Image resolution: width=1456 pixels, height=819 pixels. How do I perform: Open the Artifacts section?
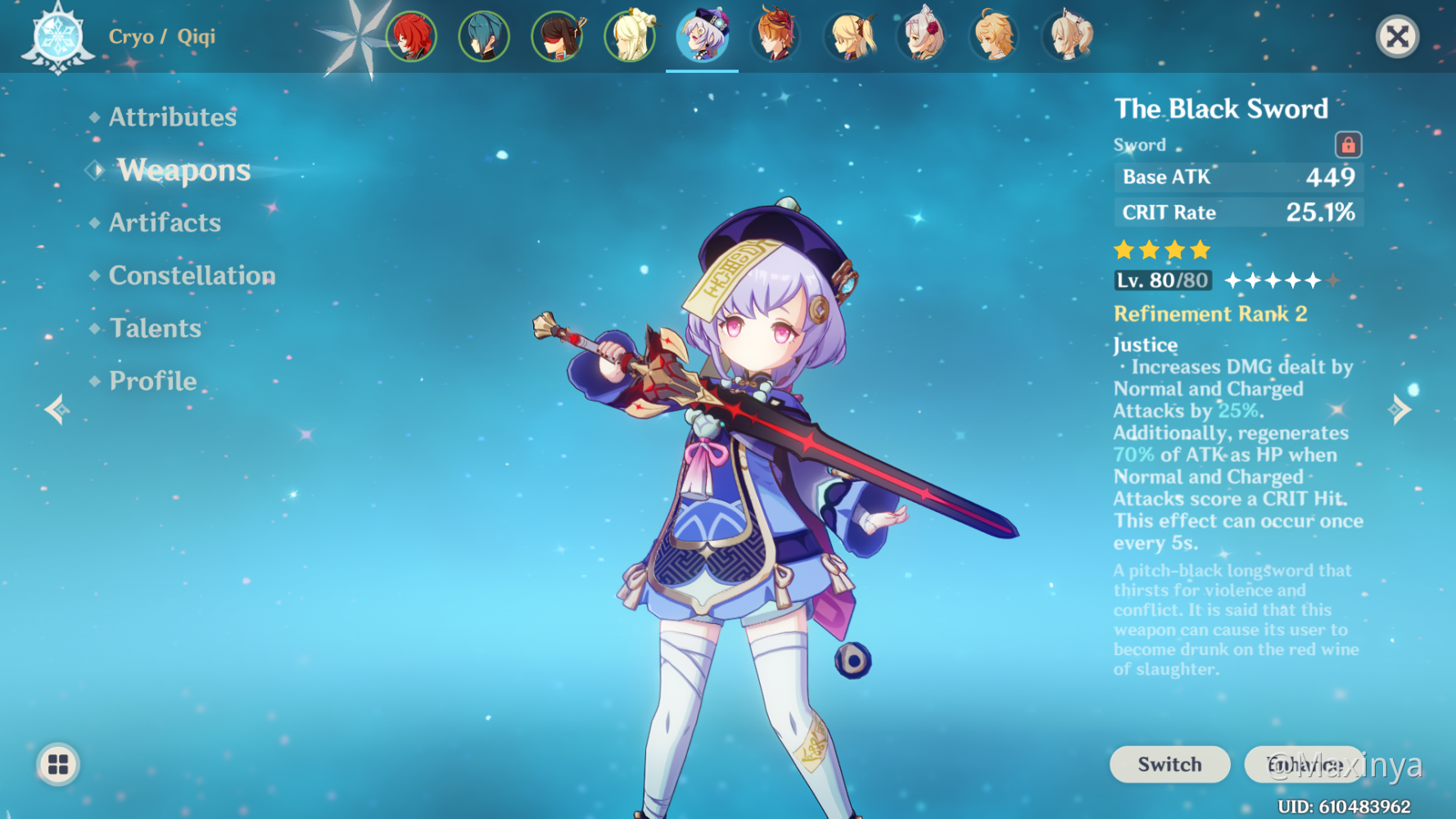pyautogui.click(x=165, y=223)
